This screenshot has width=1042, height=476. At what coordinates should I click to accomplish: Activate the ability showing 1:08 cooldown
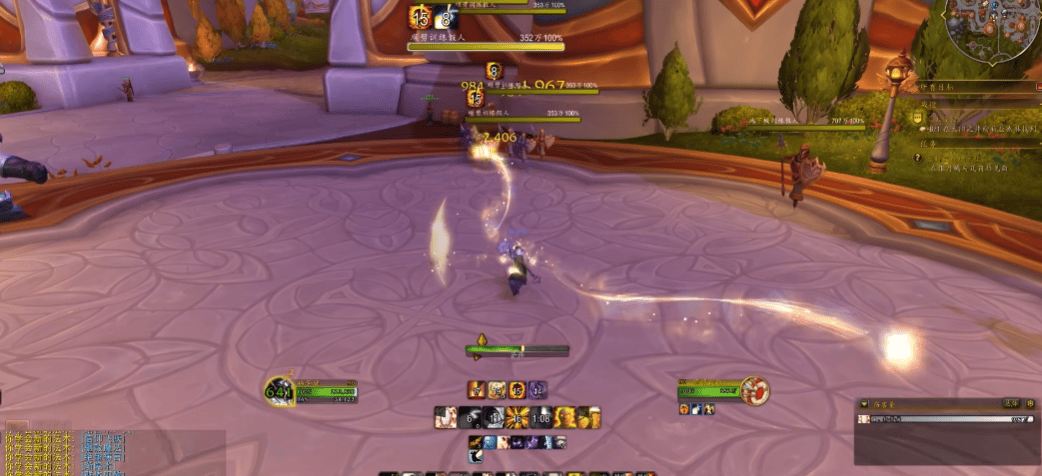[x=542, y=417]
